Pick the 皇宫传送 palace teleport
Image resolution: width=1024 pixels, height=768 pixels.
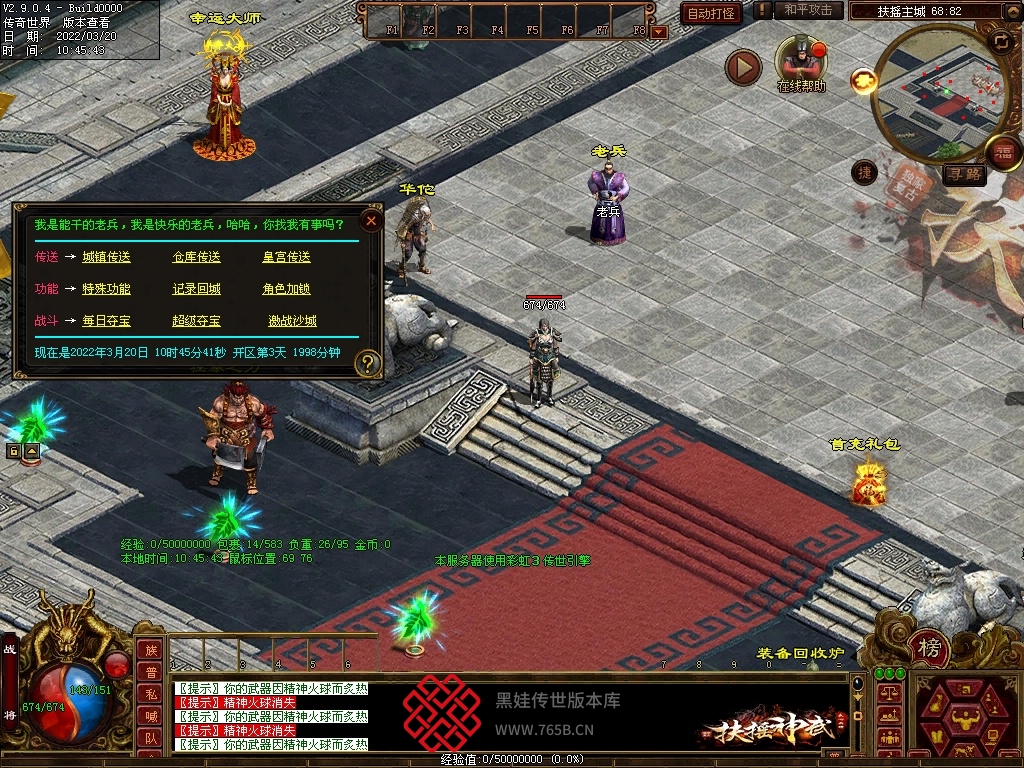pos(286,257)
